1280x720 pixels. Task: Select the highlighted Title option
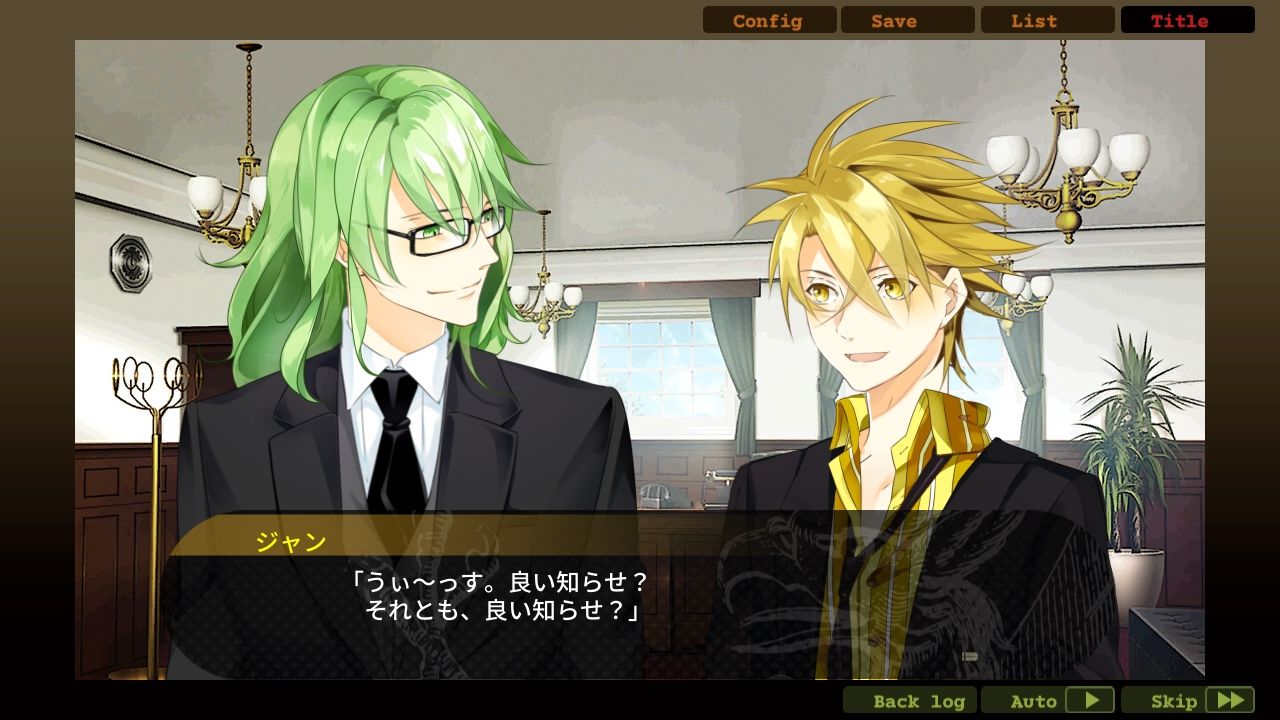click(x=1187, y=20)
